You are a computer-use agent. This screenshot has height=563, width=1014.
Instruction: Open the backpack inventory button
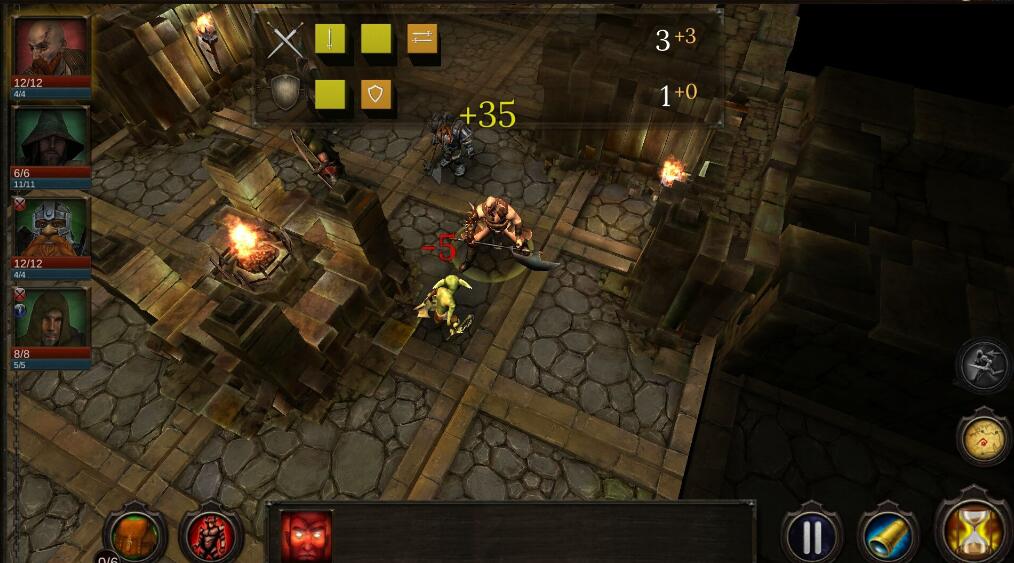pos(133,533)
